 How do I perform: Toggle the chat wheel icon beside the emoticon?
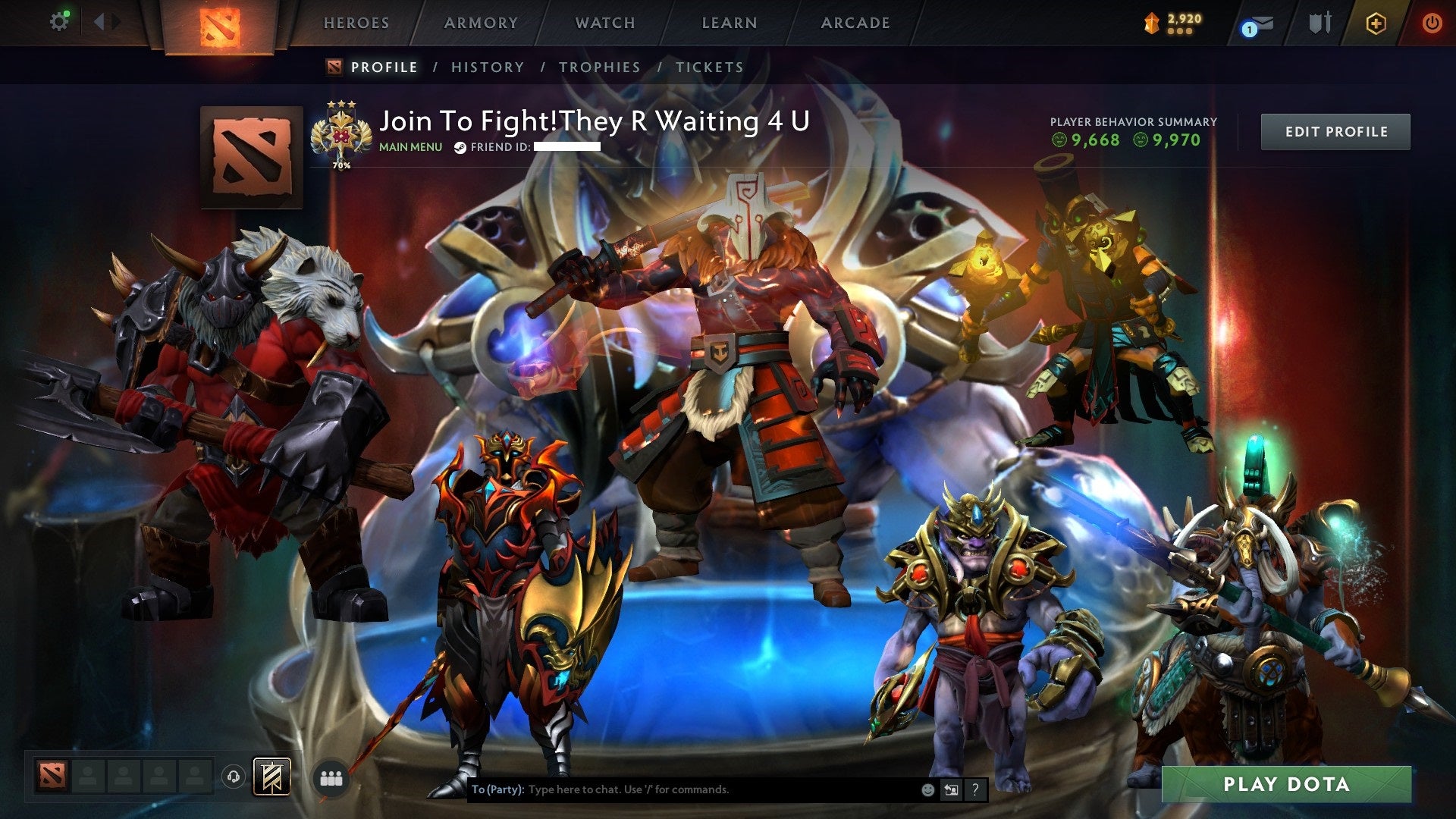(951, 789)
